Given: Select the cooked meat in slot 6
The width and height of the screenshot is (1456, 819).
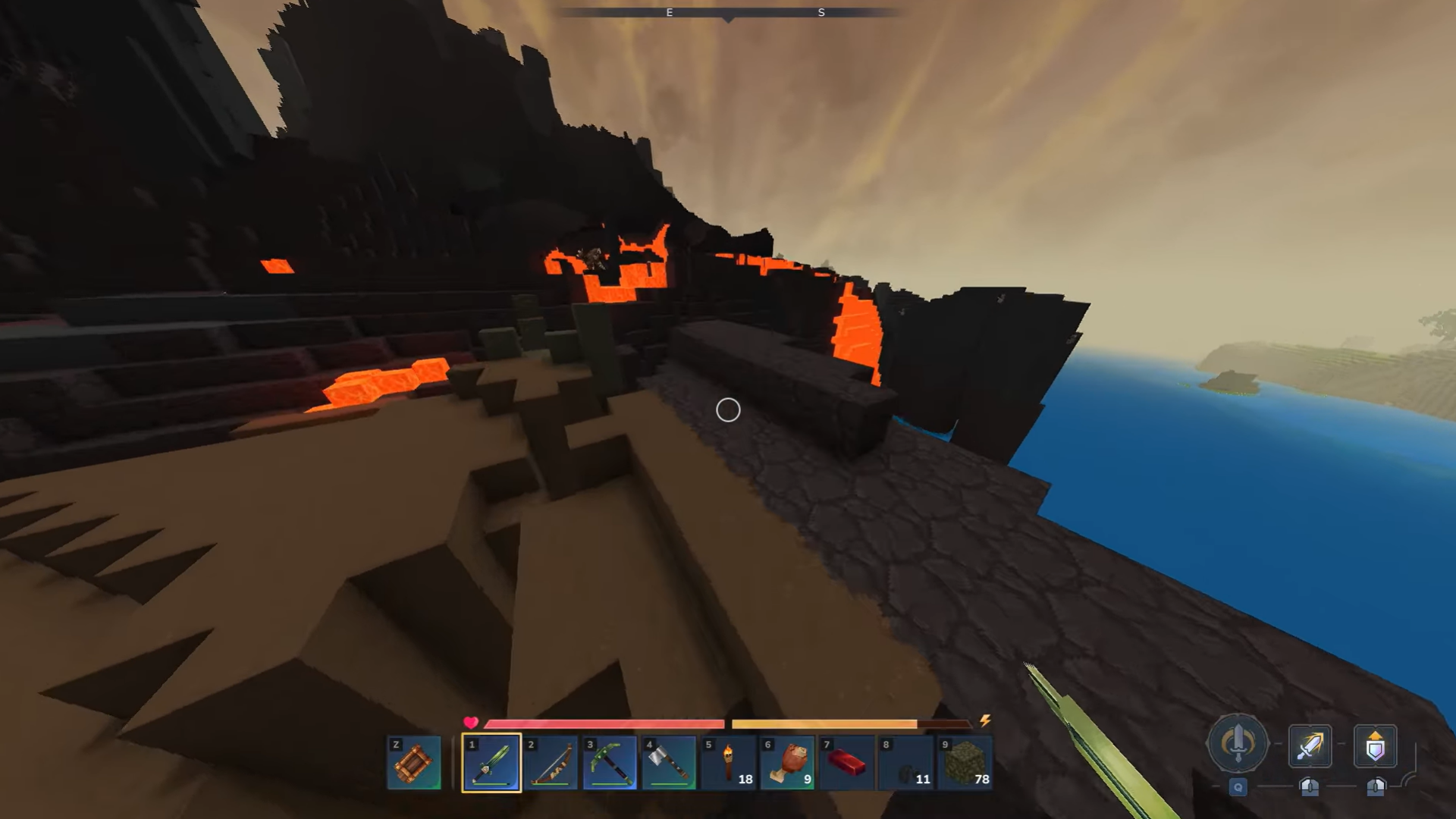Looking at the screenshot, I should pos(787,762).
